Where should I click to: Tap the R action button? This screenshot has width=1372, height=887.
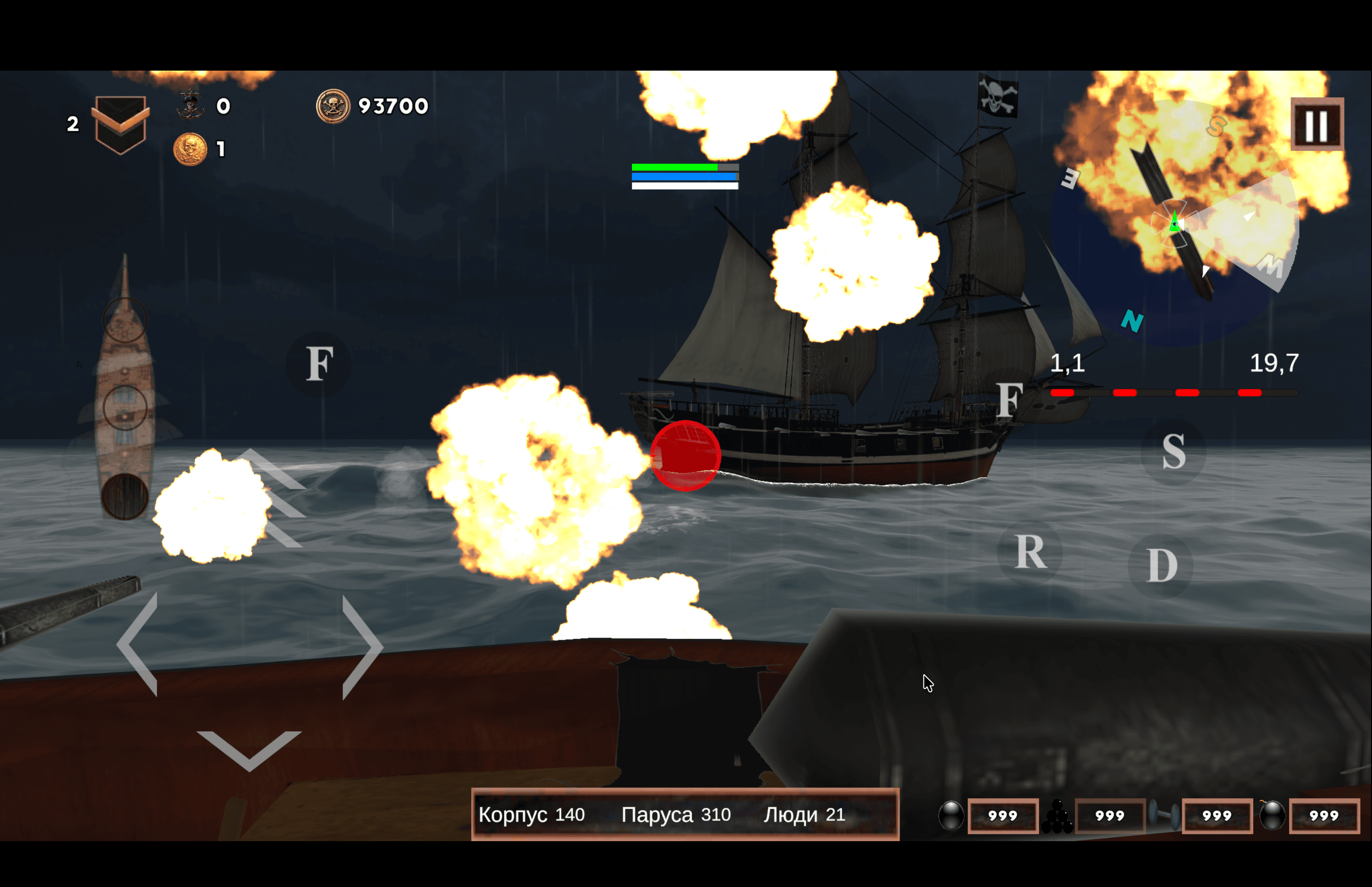pos(1030,552)
